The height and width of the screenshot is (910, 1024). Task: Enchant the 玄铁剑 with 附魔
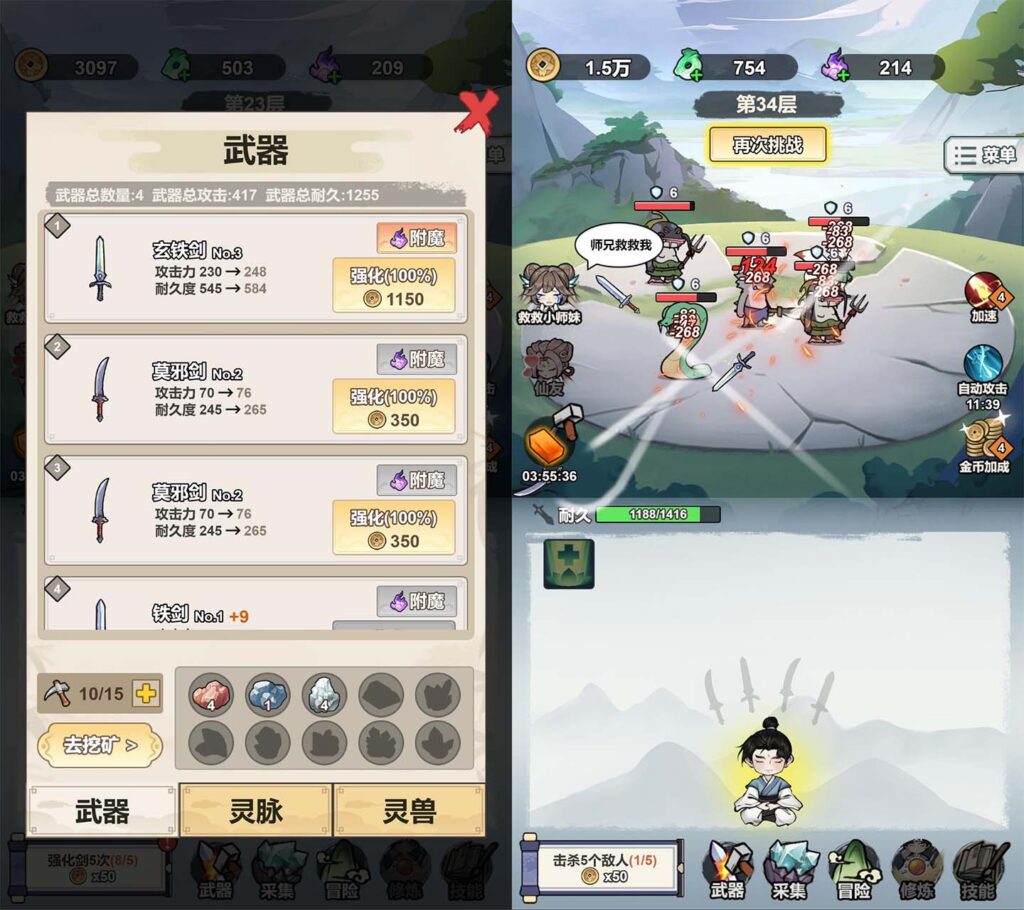coord(416,238)
